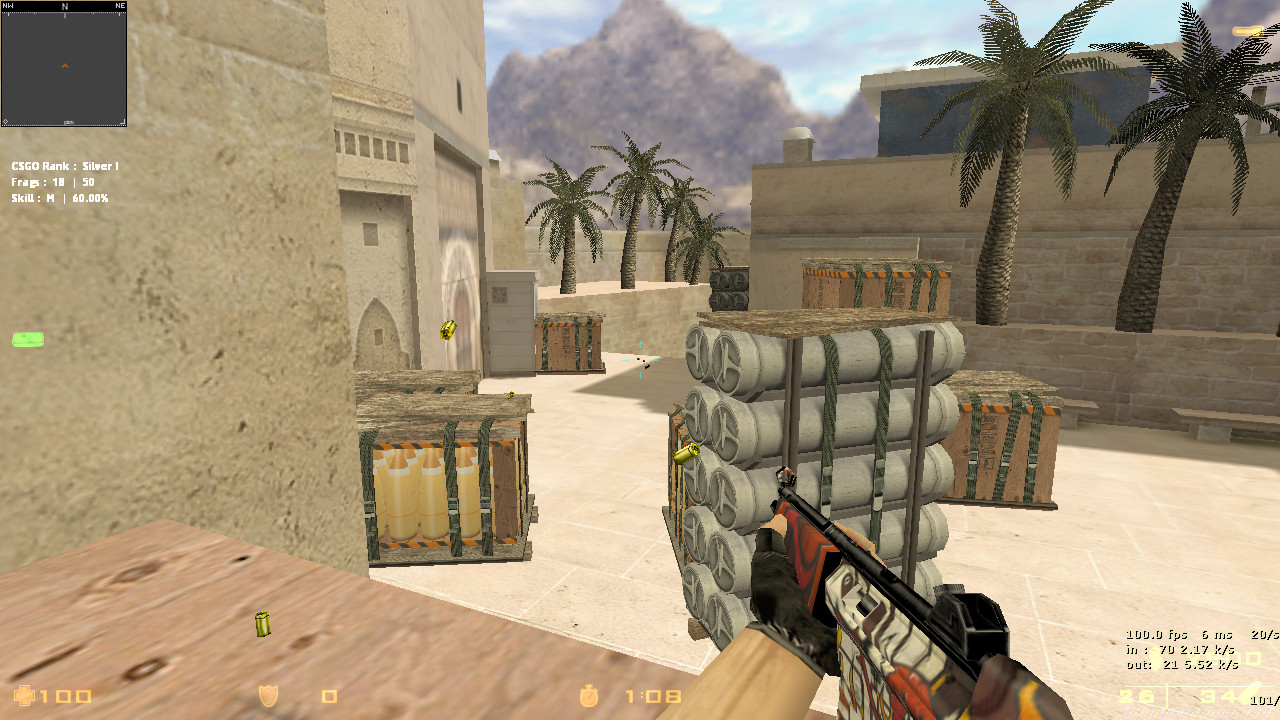This screenshot has height=720, width=1280.
Task: Select the round timer stopwatch icon
Action: (590, 695)
